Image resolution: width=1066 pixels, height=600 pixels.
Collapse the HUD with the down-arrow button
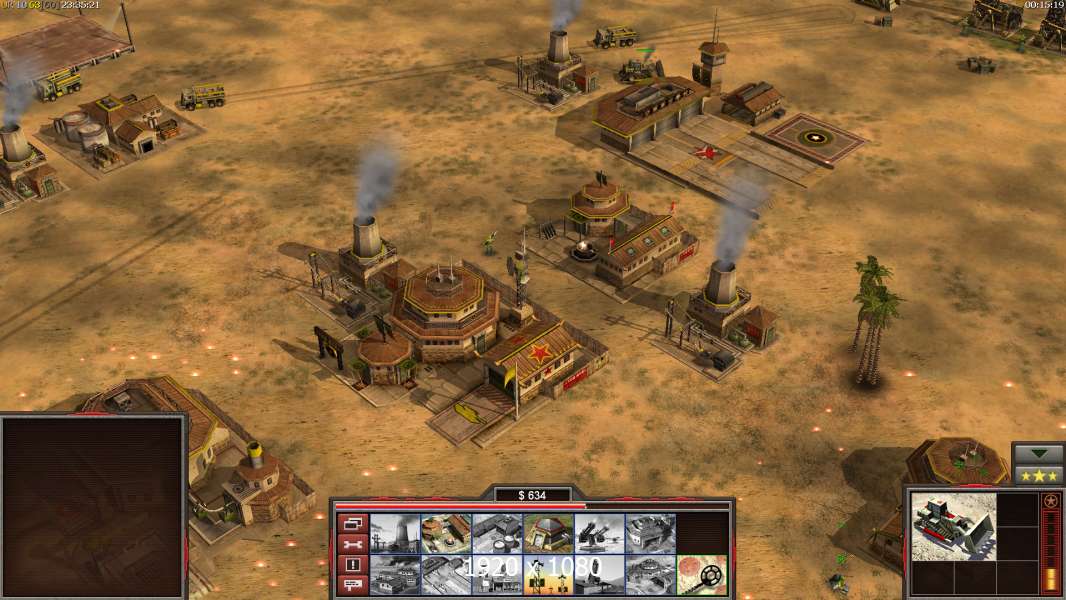pyautogui.click(x=1038, y=453)
